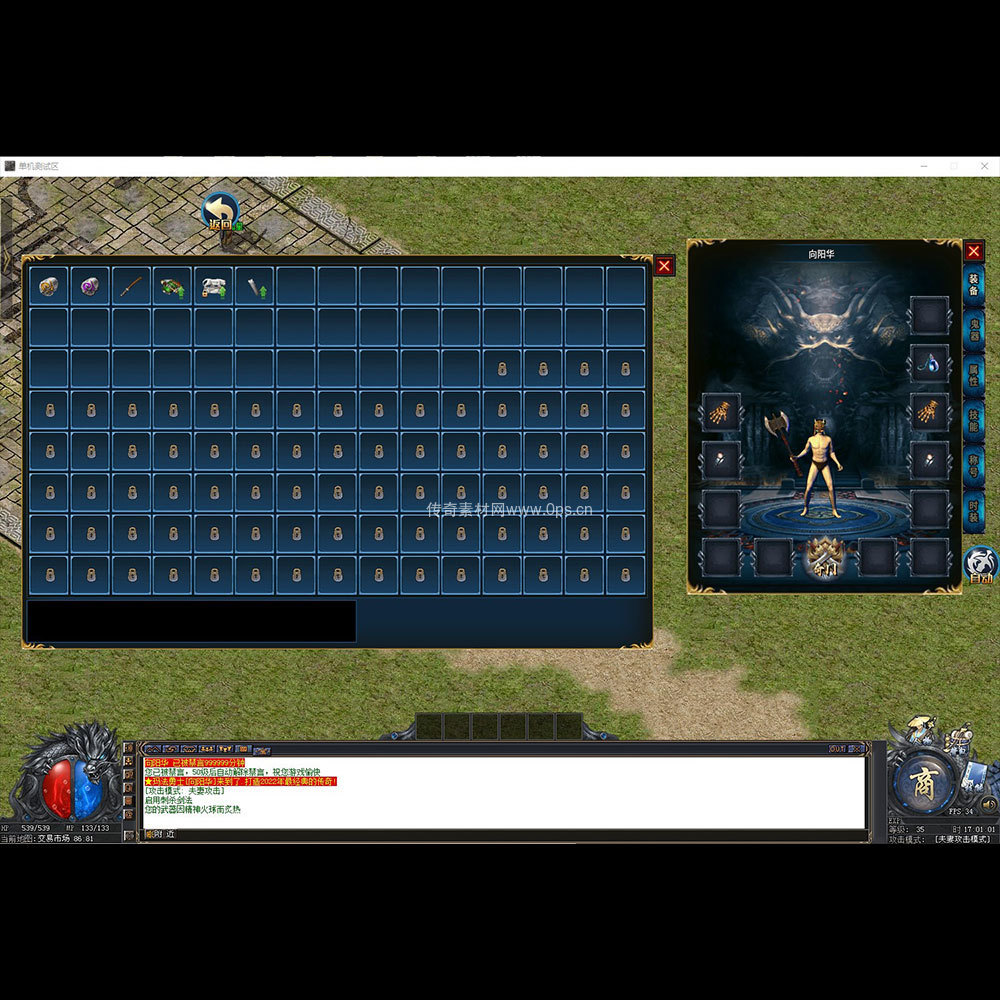Switch to the 时装 fashion tab
This screenshot has width=1000, height=1000.
click(974, 511)
